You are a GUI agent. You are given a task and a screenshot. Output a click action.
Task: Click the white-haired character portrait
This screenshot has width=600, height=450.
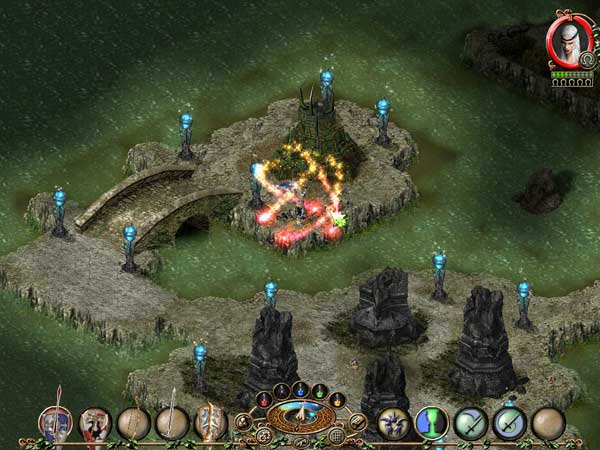point(566,43)
